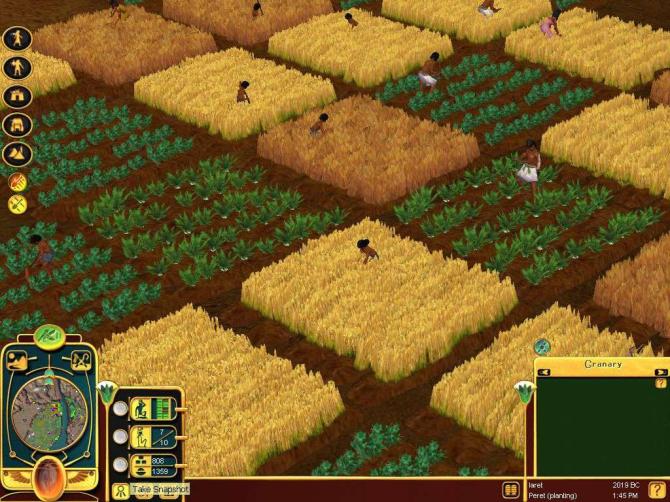This screenshot has height=502, width=670.
Task: Select the carrying-worker build category button
Action: (17, 68)
